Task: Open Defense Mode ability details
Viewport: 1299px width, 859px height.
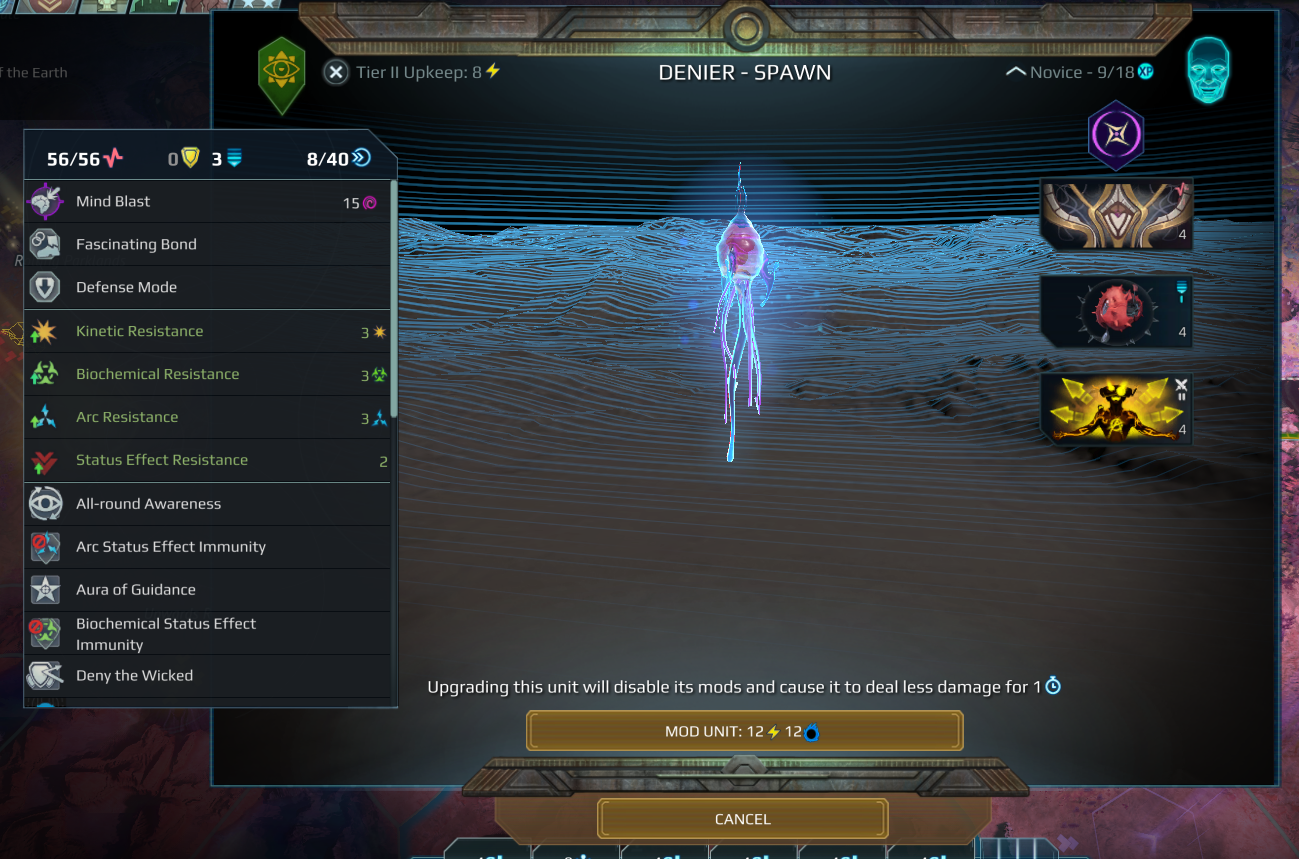Action: (207, 287)
